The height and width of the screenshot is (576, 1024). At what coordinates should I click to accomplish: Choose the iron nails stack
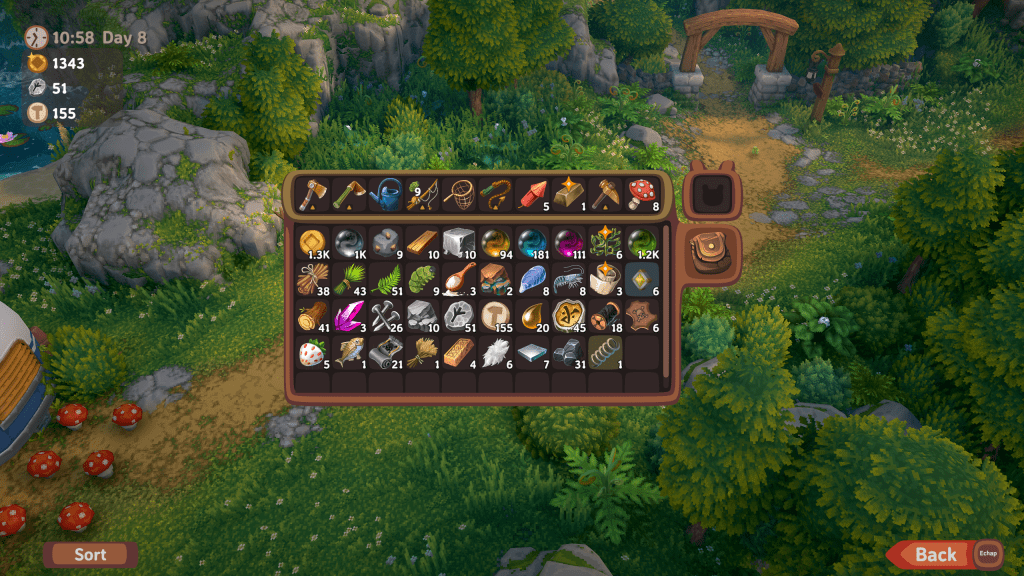(x=386, y=317)
